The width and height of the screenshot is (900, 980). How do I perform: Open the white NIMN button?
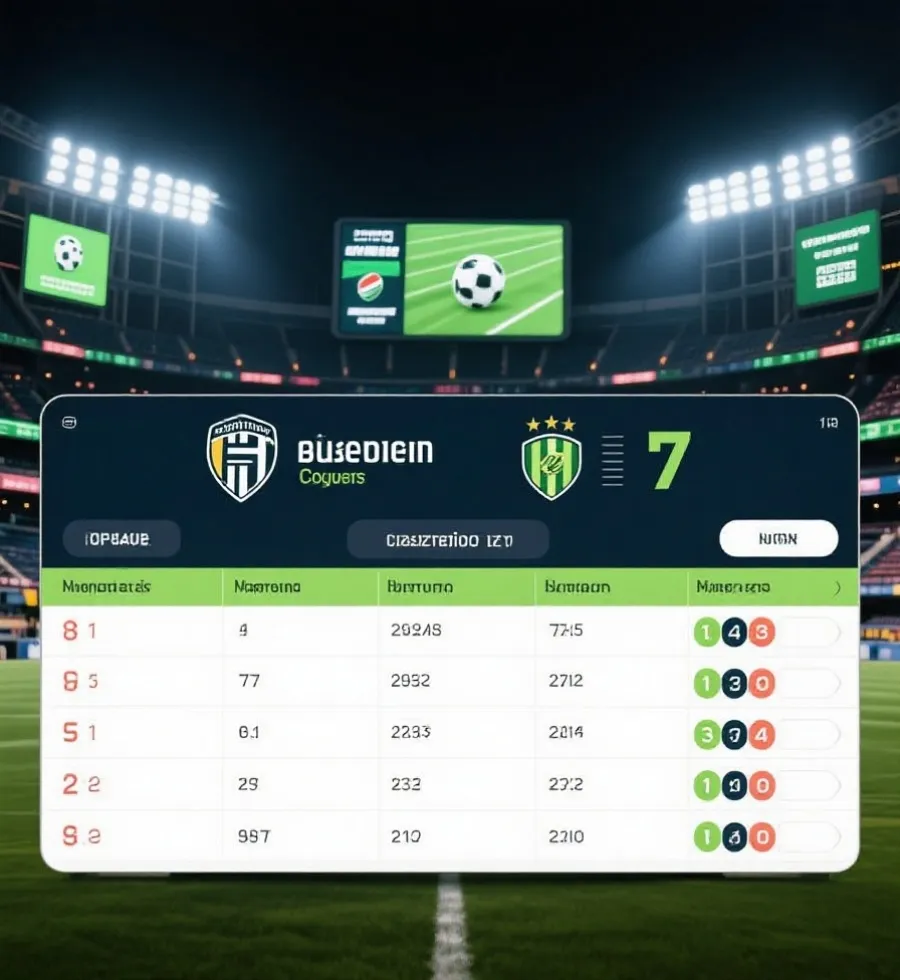tap(778, 539)
